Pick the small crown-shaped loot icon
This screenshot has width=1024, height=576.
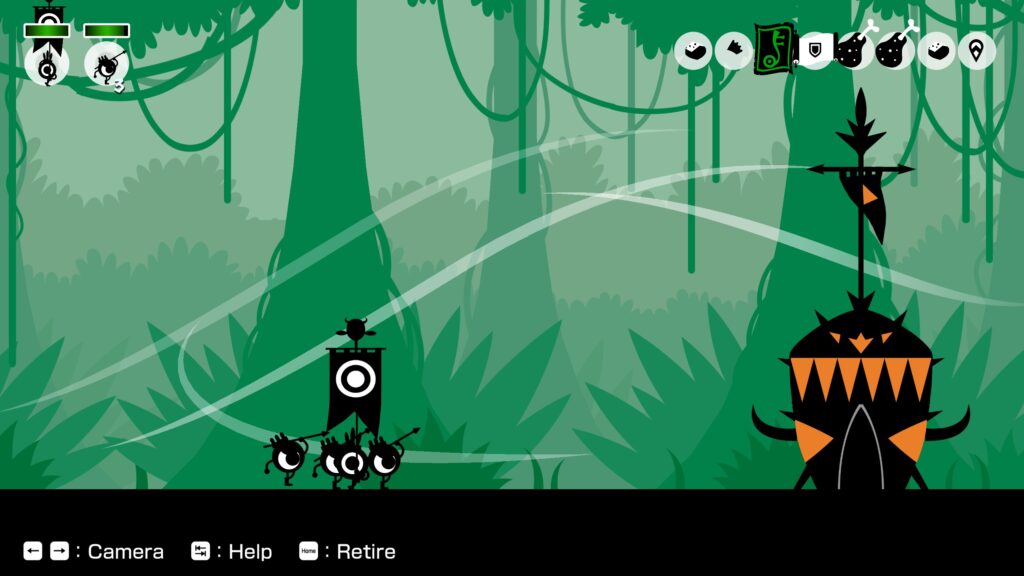[x=735, y=50]
